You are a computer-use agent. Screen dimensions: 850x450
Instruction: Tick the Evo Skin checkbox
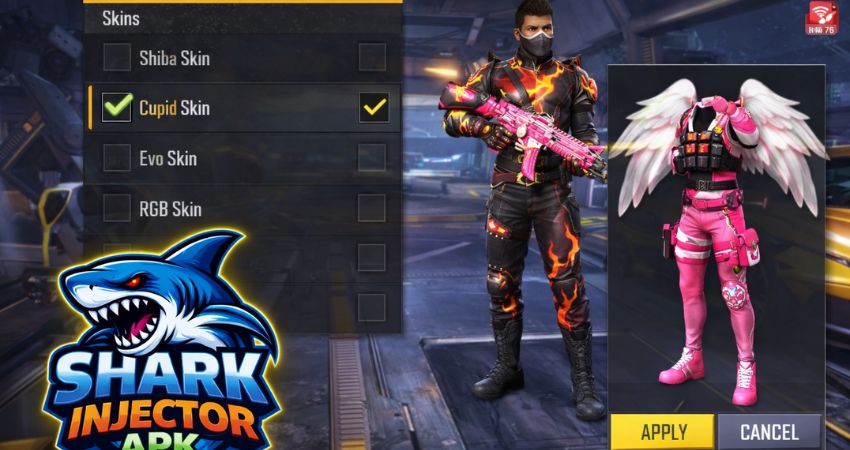117,158
